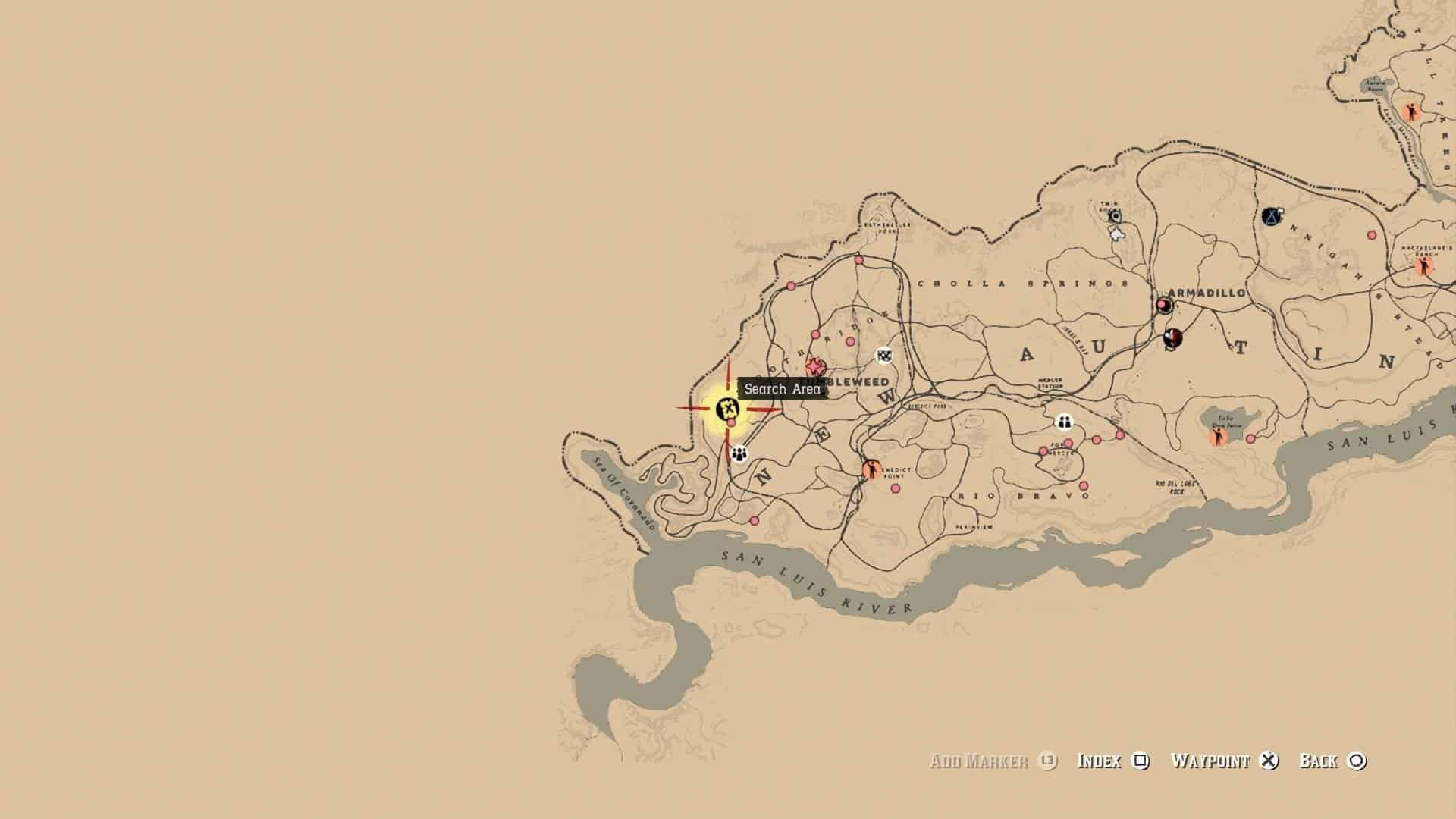Open the saloon icon at Armadillo
This screenshot has height=819, width=1456.
(x=1163, y=304)
